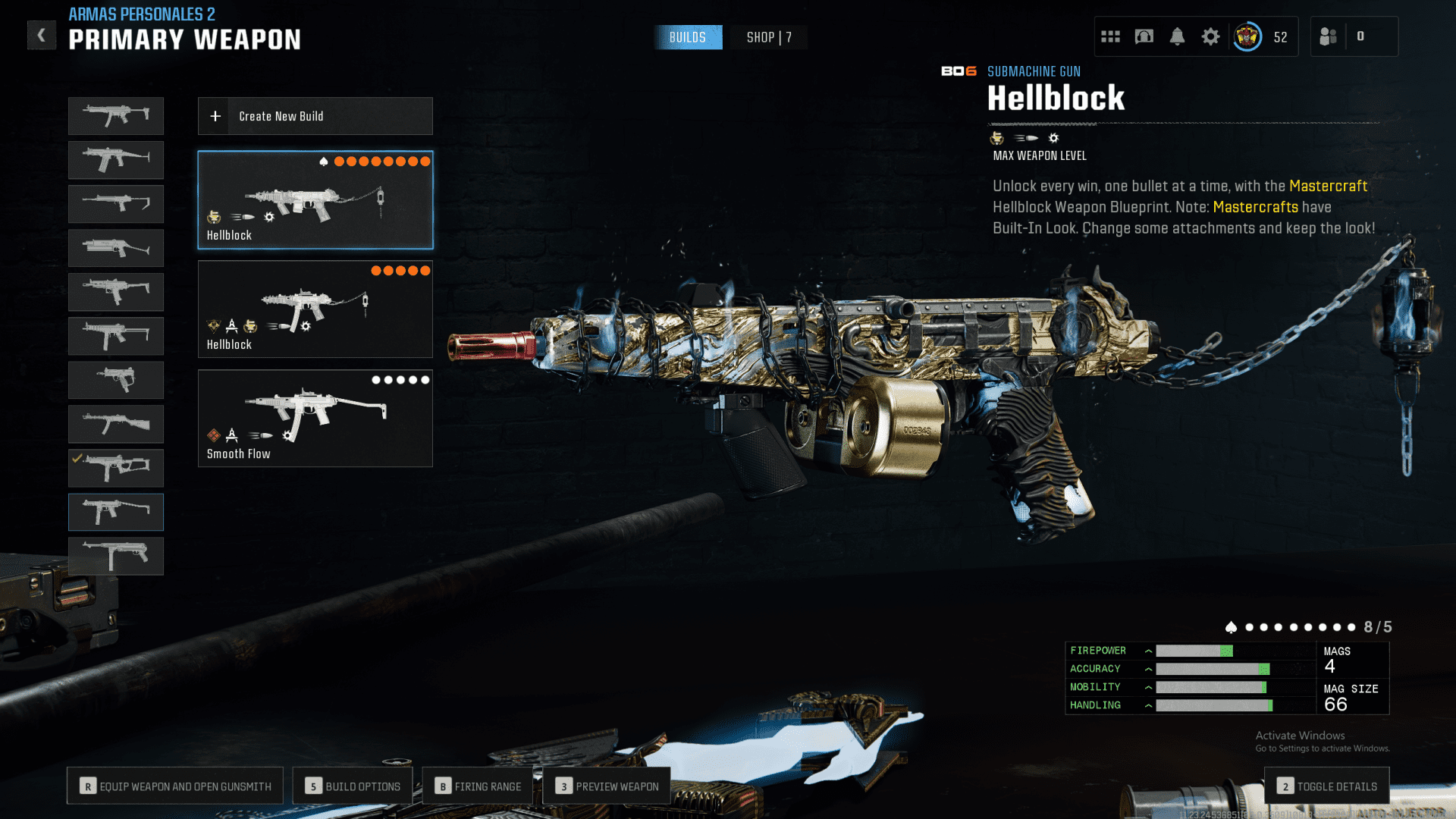Open notifications bell
The width and height of the screenshot is (1456, 819).
[1177, 36]
